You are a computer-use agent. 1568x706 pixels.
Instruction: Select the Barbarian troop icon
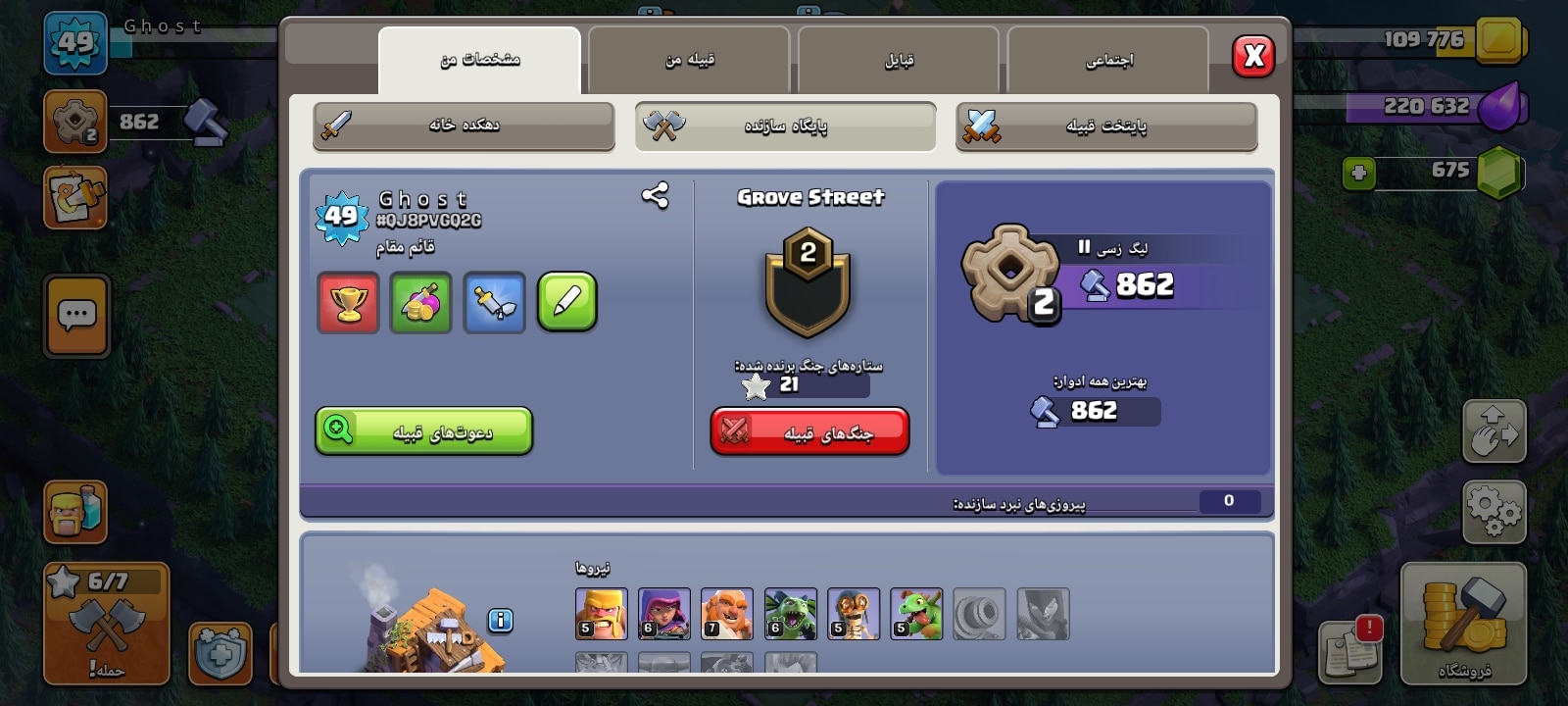tap(601, 614)
